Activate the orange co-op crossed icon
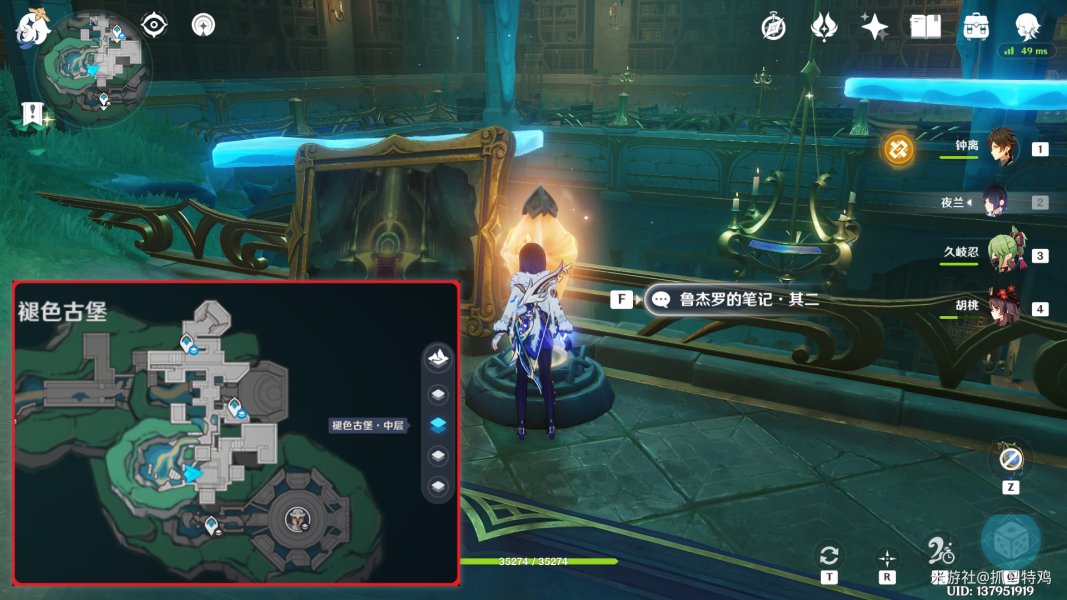1067x600 pixels. point(898,151)
